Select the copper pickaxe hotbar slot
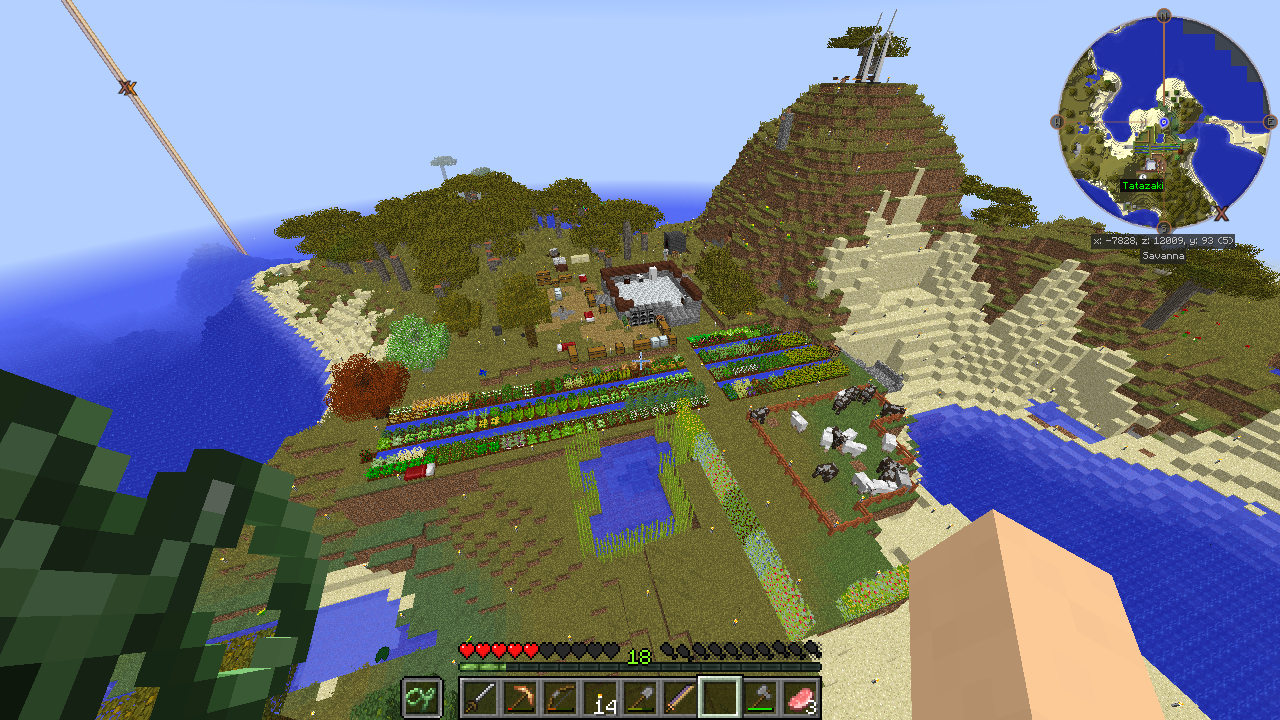 pos(519,697)
